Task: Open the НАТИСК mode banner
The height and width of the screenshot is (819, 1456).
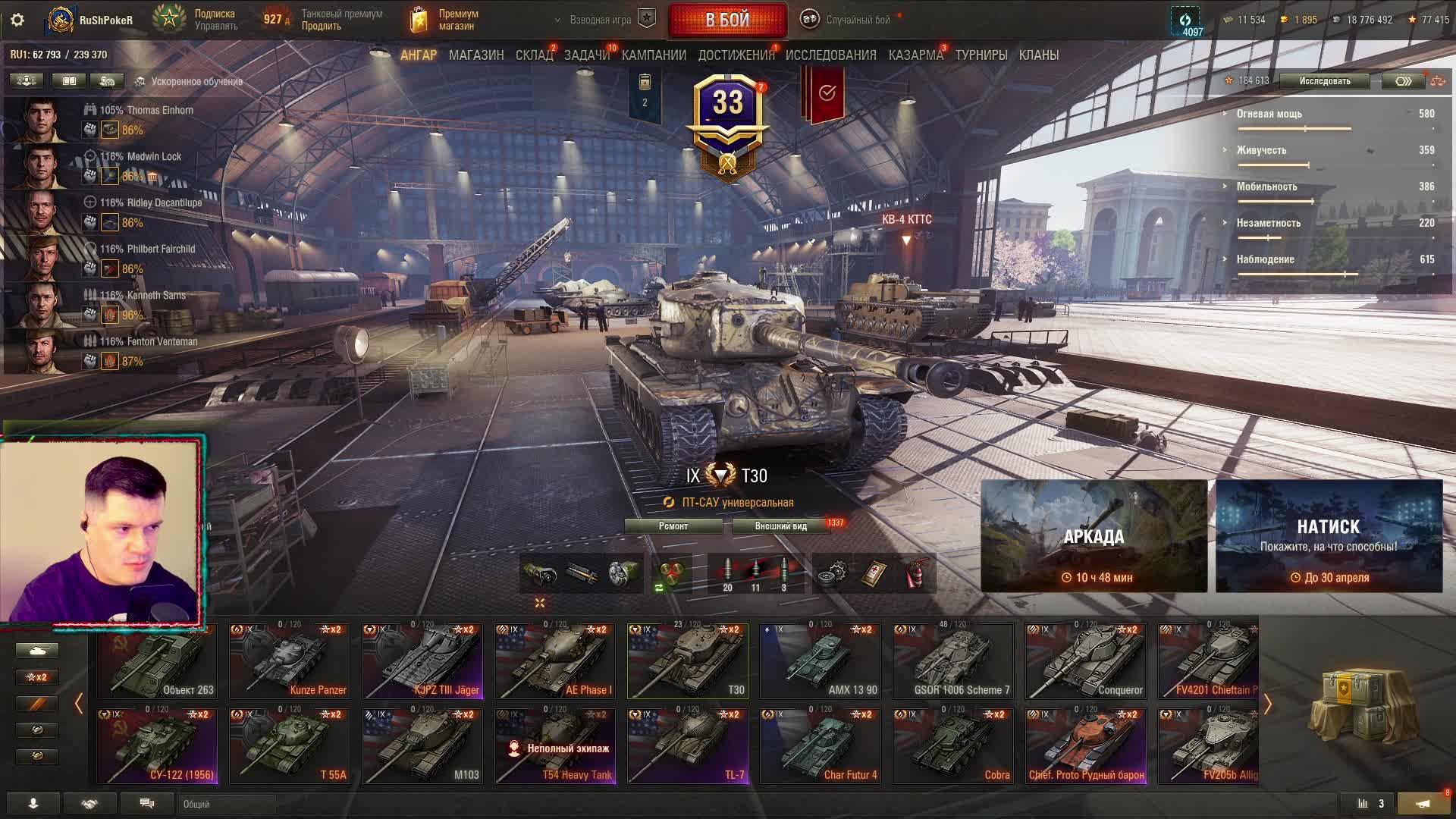Action: pyautogui.click(x=1329, y=536)
